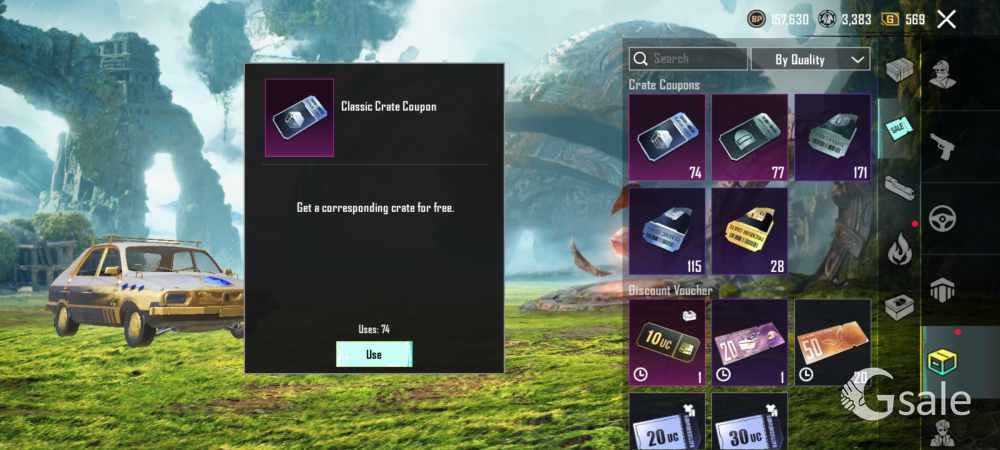
Task: Select the crate coupon with count 77
Action: (749, 137)
